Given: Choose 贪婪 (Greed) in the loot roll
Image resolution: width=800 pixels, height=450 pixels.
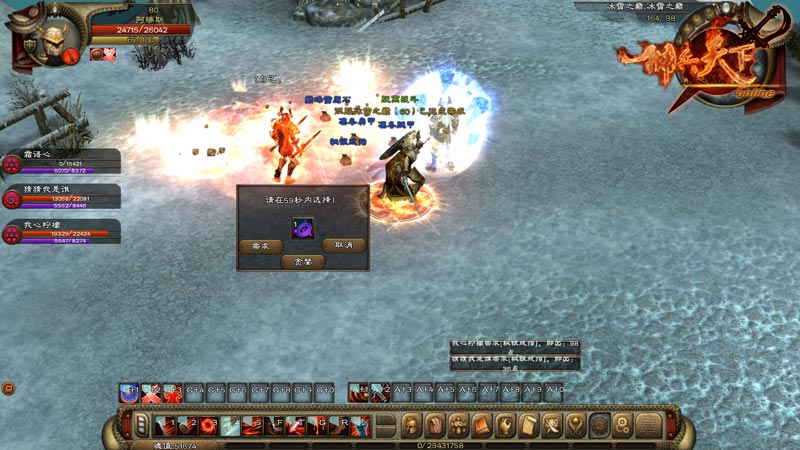Looking at the screenshot, I should (x=302, y=261).
